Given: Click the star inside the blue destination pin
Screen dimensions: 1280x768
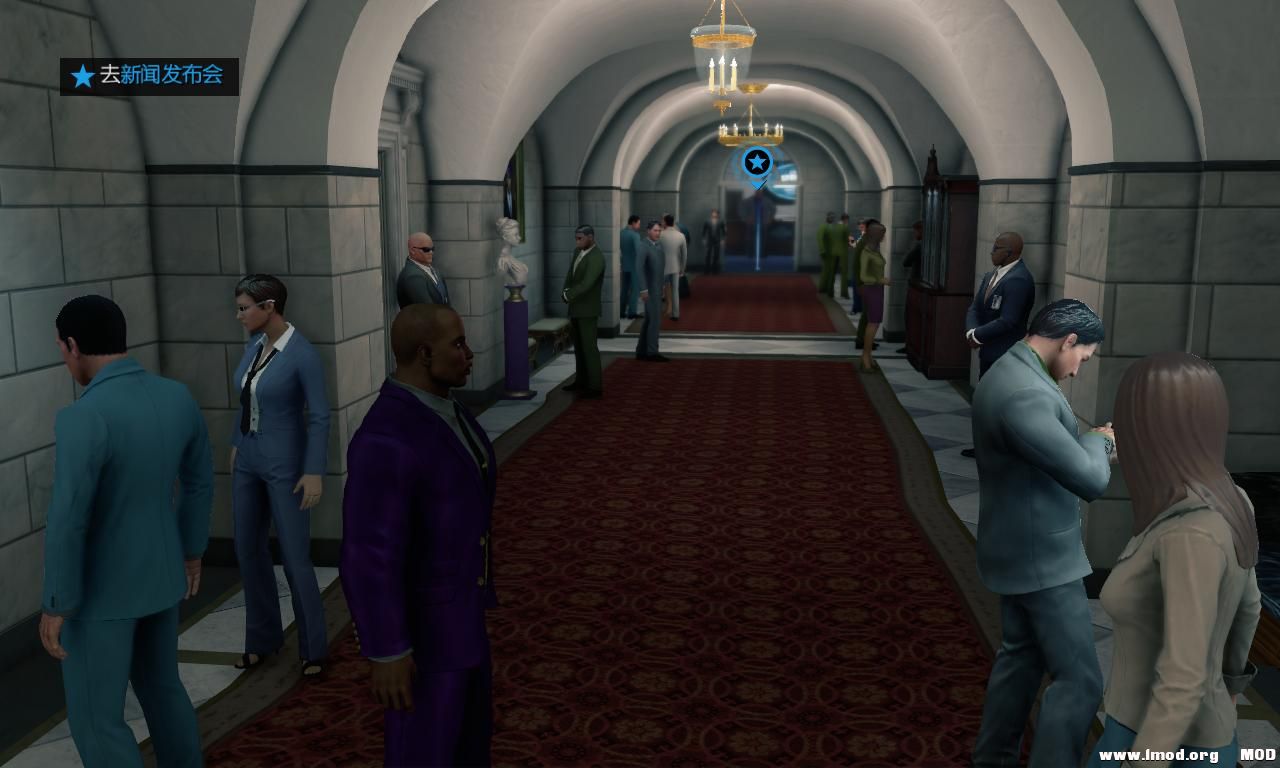Looking at the screenshot, I should 755,160.
